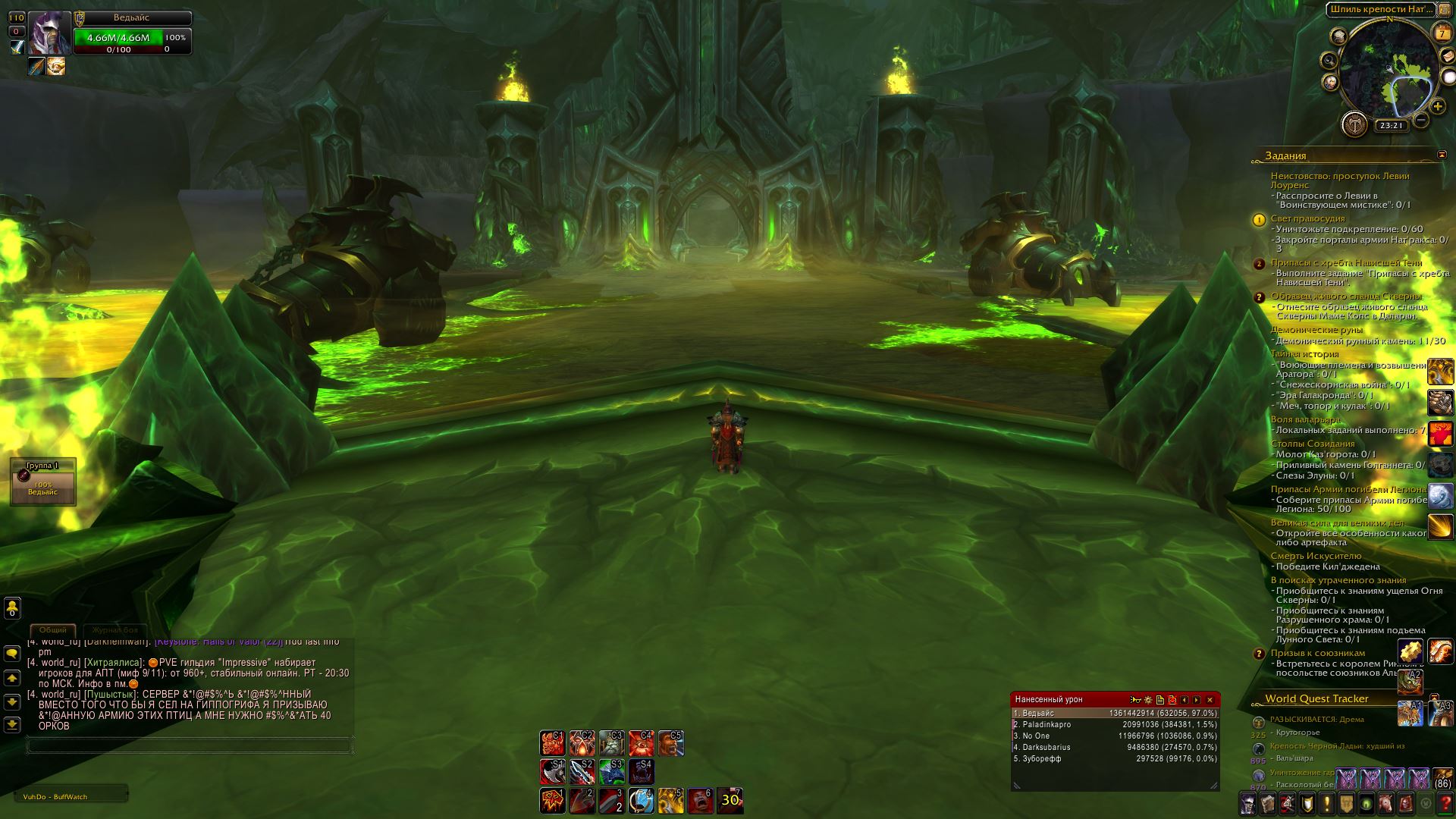Activate the C1 action bar ability
Image resolution: width=1456 pixels, height=819 pixels.
(552, 743)
